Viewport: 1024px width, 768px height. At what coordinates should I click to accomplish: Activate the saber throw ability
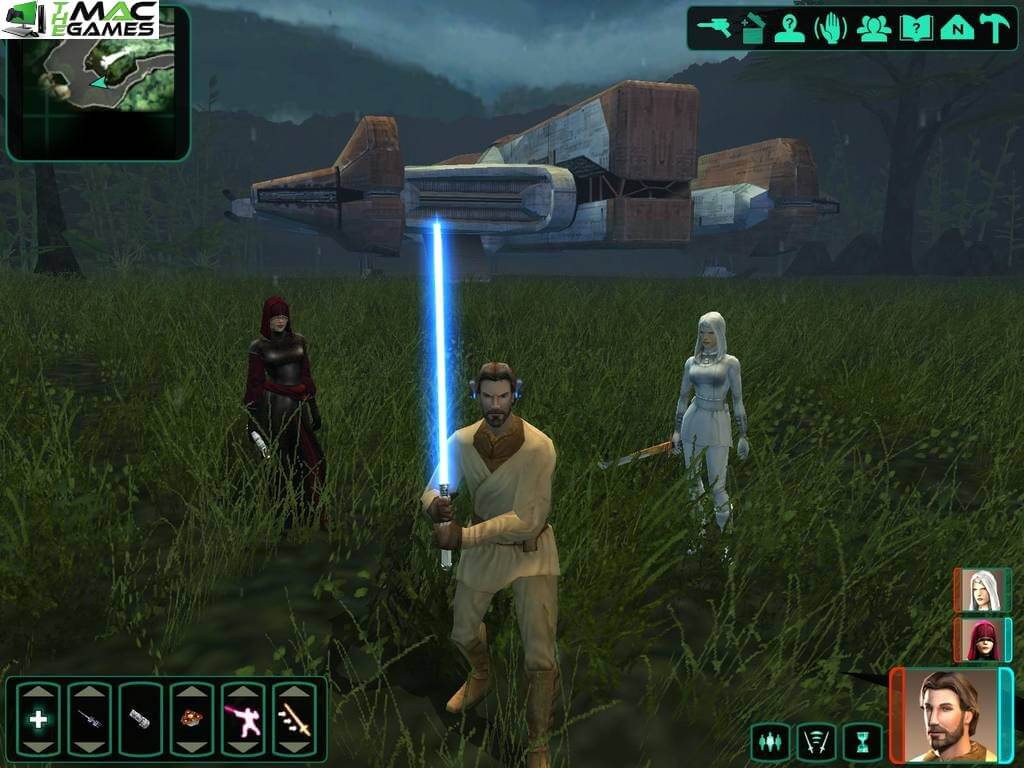coord(294,719)
